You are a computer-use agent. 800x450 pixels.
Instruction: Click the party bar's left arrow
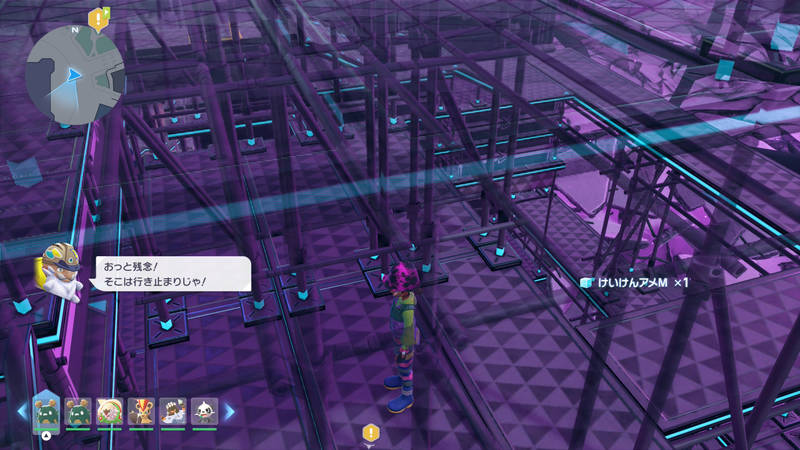(x=22, y=411)
